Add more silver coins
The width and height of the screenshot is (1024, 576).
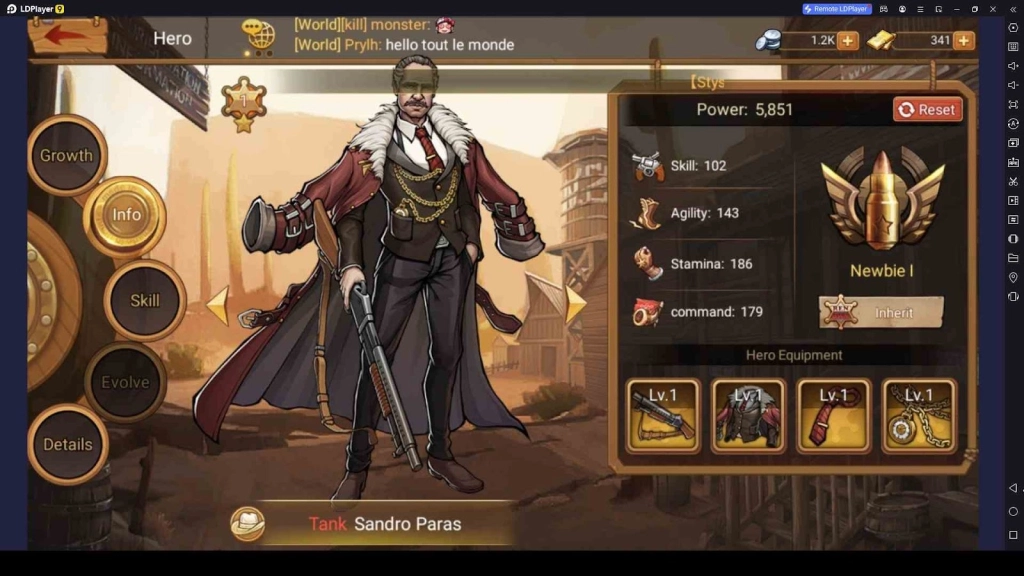click(x=847, y=41)
